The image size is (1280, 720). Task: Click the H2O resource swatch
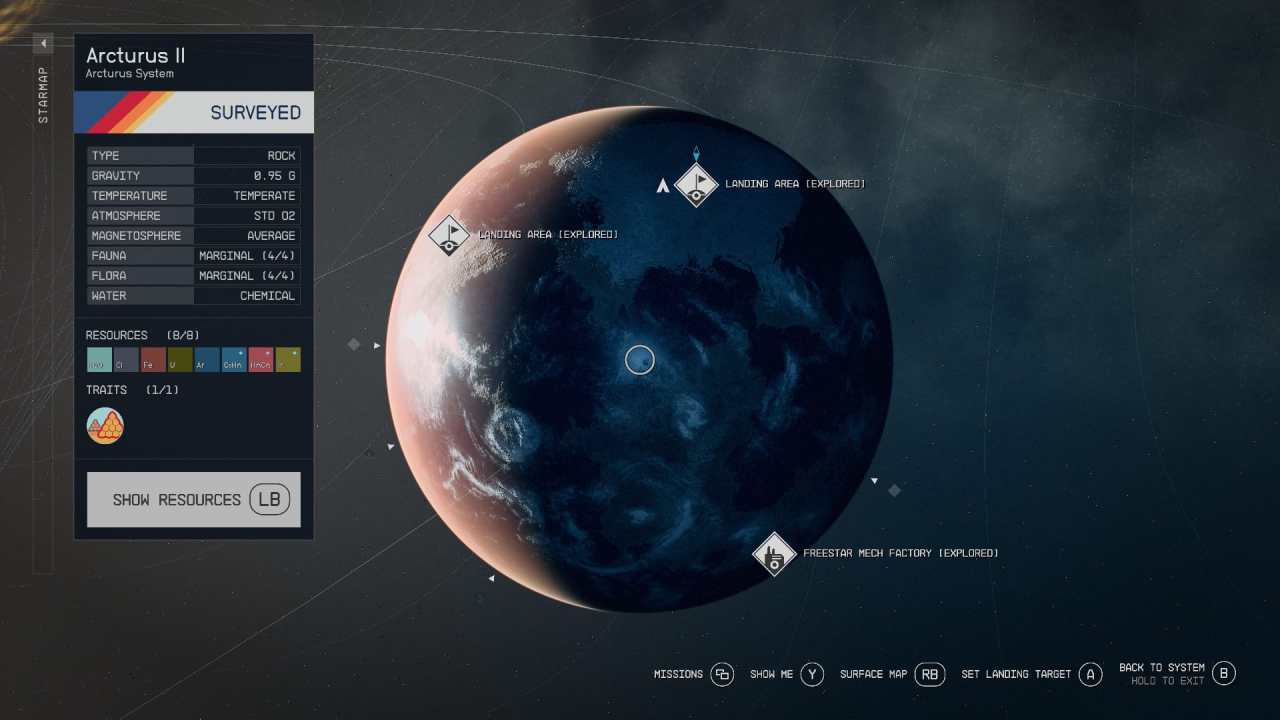tap(98, 360)
